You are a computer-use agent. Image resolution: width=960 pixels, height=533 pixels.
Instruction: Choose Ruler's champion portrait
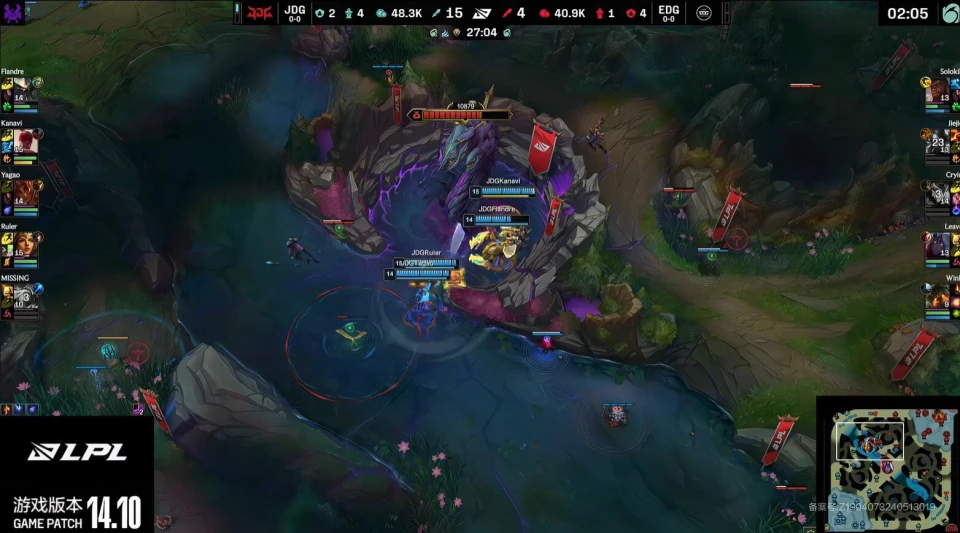[26, 246]
